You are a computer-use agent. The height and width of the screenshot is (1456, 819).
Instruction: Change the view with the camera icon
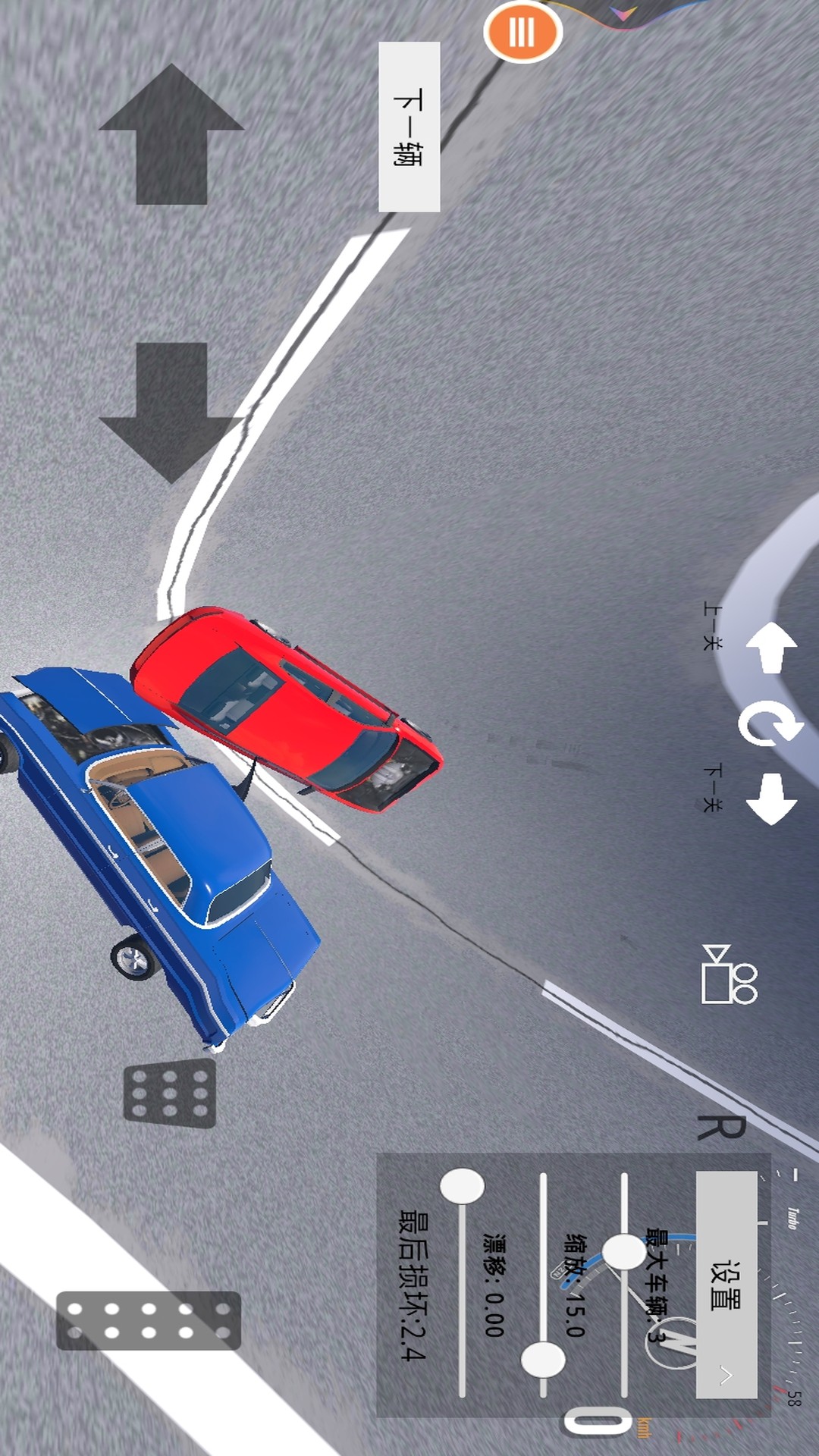pos(730,974)
